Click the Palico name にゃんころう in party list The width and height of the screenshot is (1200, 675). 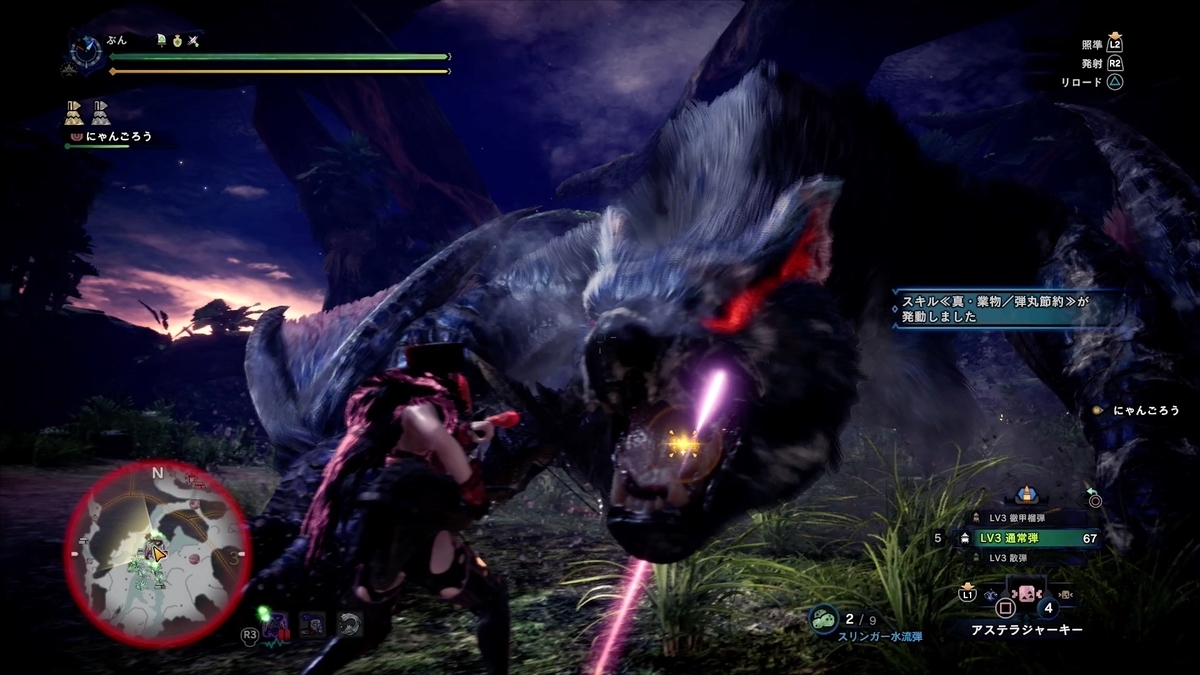pyautogui.click(x=119, y=136)
